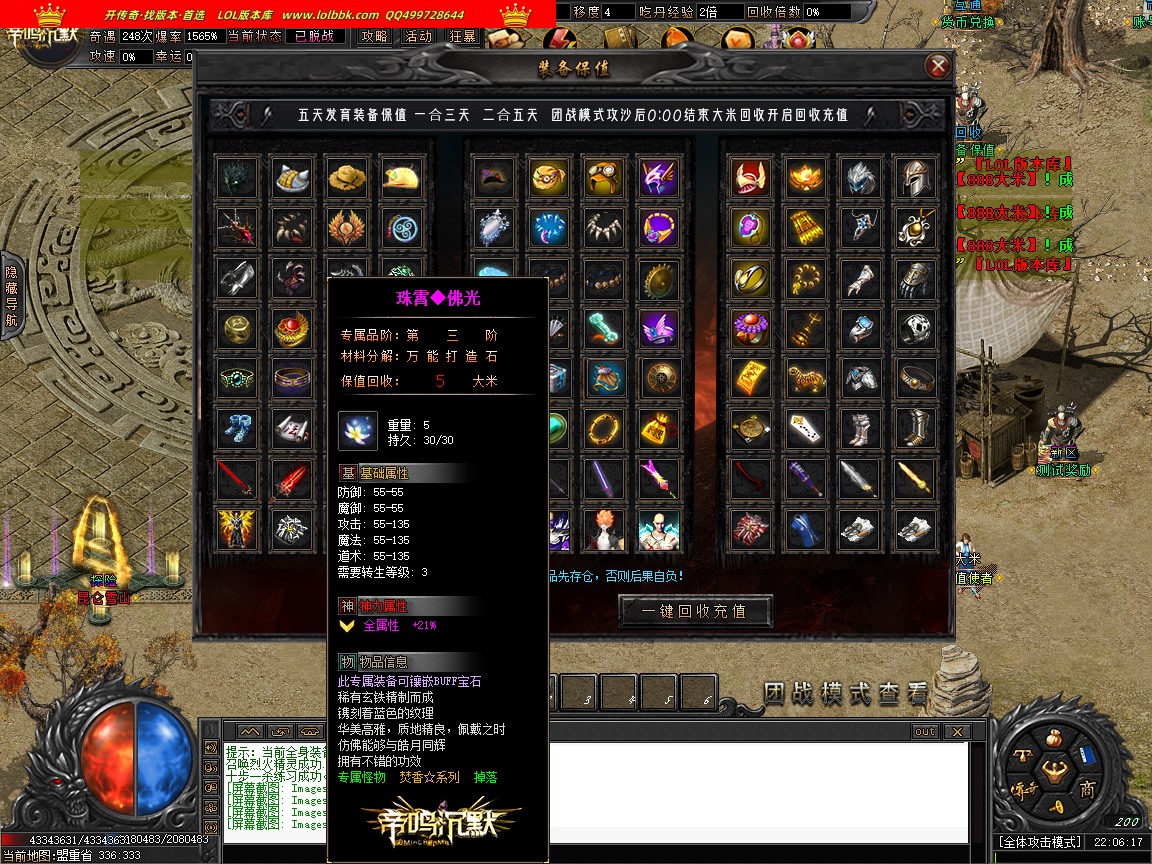Activate the 狂暴 button
The image size is (1152, 864).
click(x=462, y=36)
